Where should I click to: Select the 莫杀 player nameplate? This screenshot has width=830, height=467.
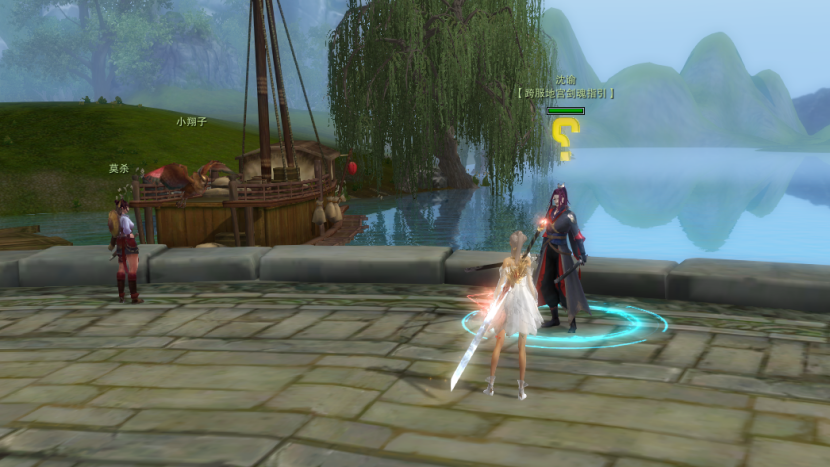pos(120,169)
